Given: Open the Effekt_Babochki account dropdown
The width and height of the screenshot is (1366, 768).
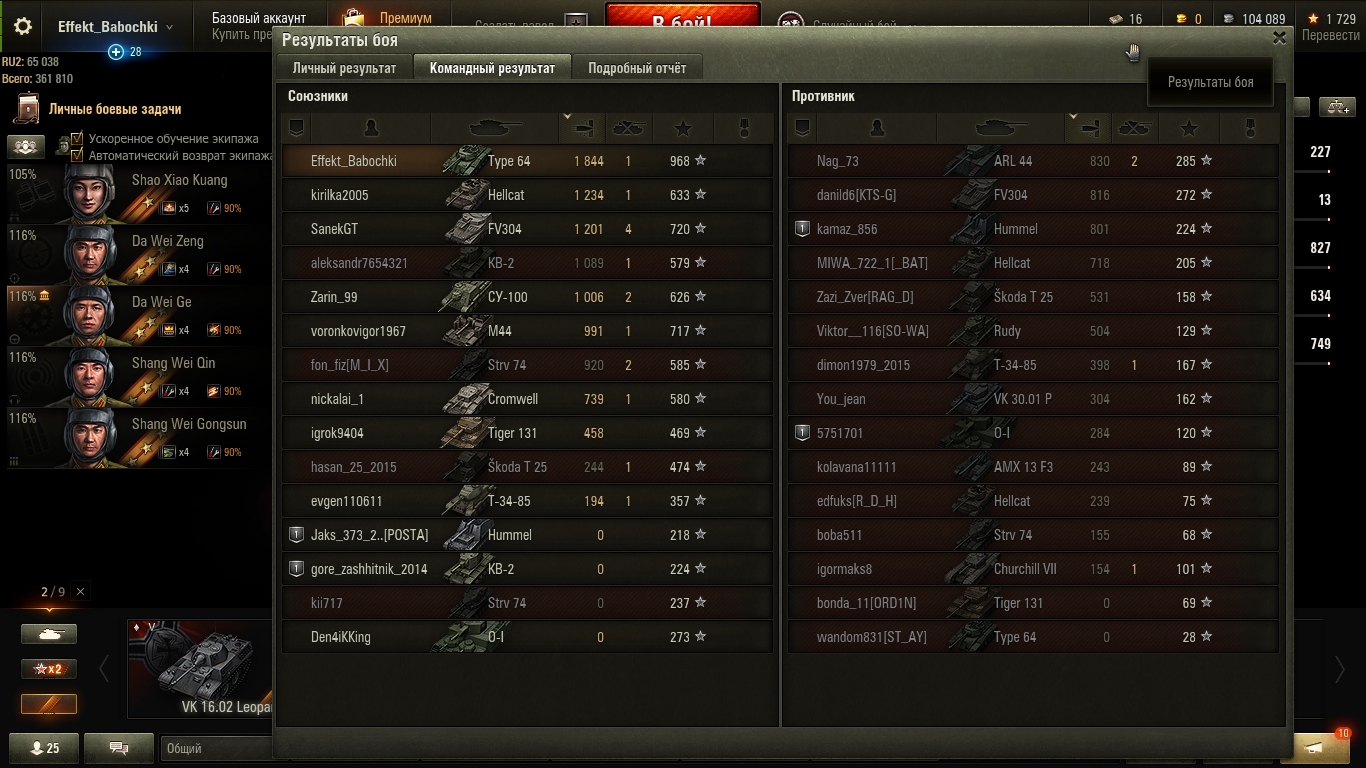Looking at the screenshot, I should [115, 27].
